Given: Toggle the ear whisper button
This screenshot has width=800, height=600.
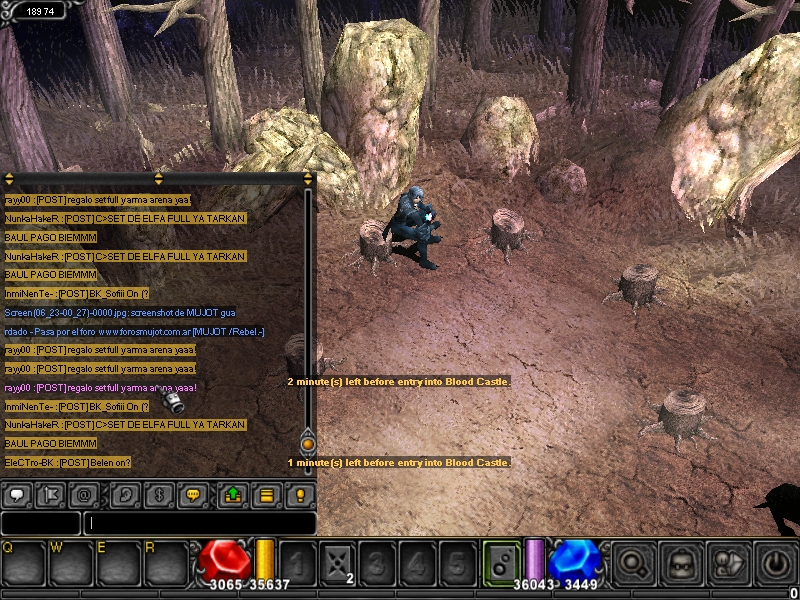Looking at the screenshot, I should coord(126,494).
